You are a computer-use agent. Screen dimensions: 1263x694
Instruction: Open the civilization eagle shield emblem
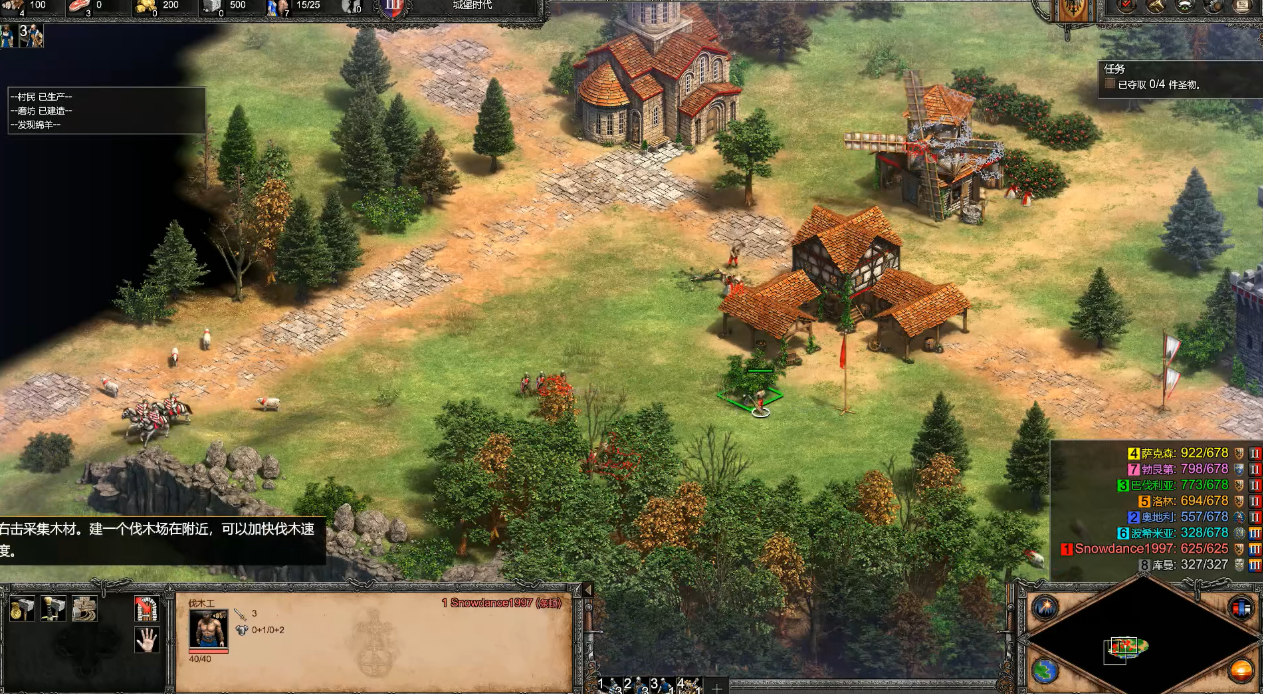(x=1073, y=9)
